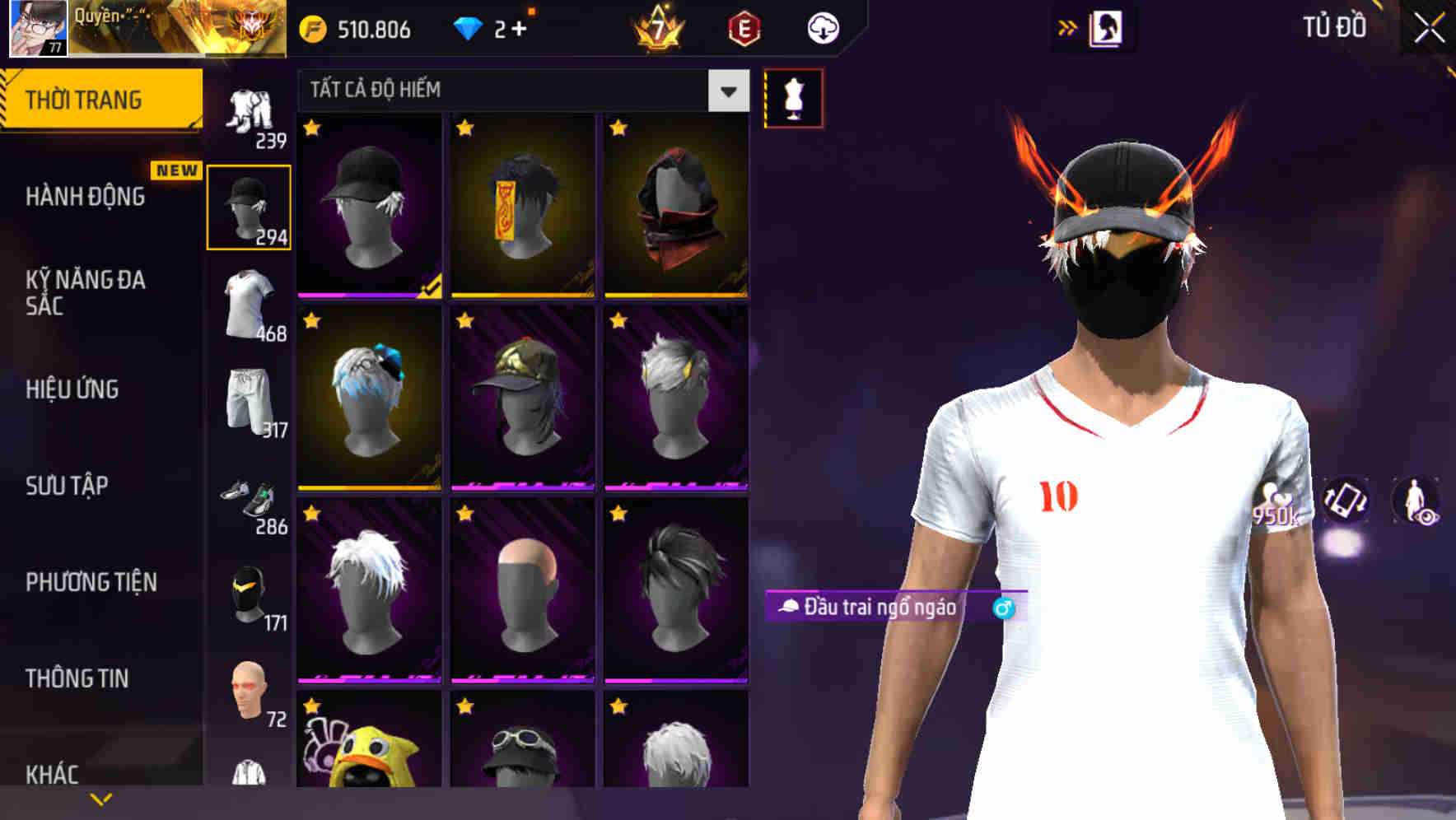1456x820 pixels.
Task: Collapse the panel using the double-arrow chevrons
Action: click(x=1068, y=27)
